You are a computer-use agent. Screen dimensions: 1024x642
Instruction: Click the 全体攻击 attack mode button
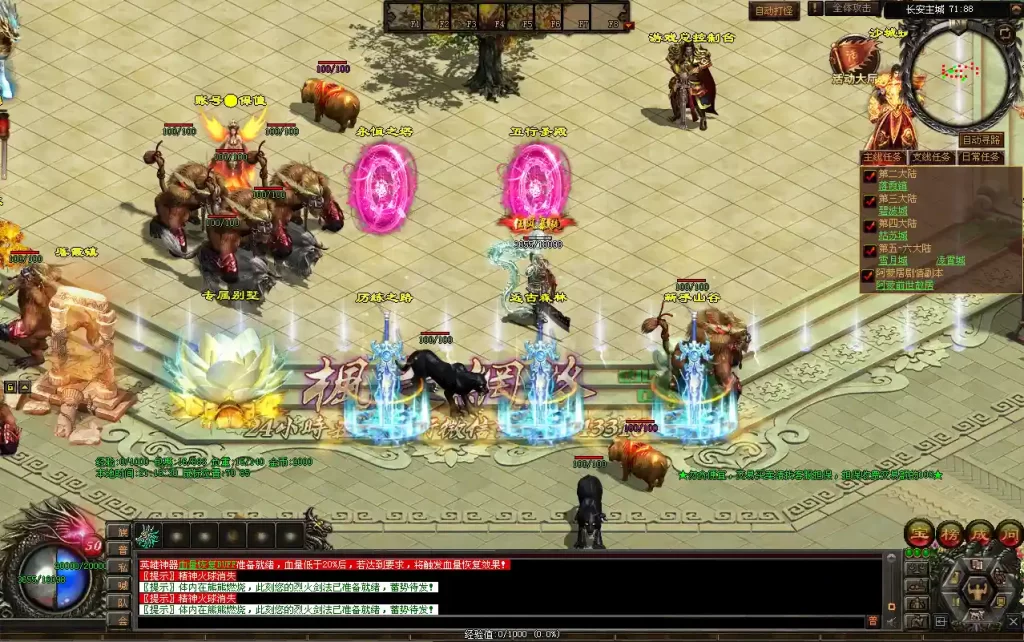pyautogui.click(x=853, y=8)
